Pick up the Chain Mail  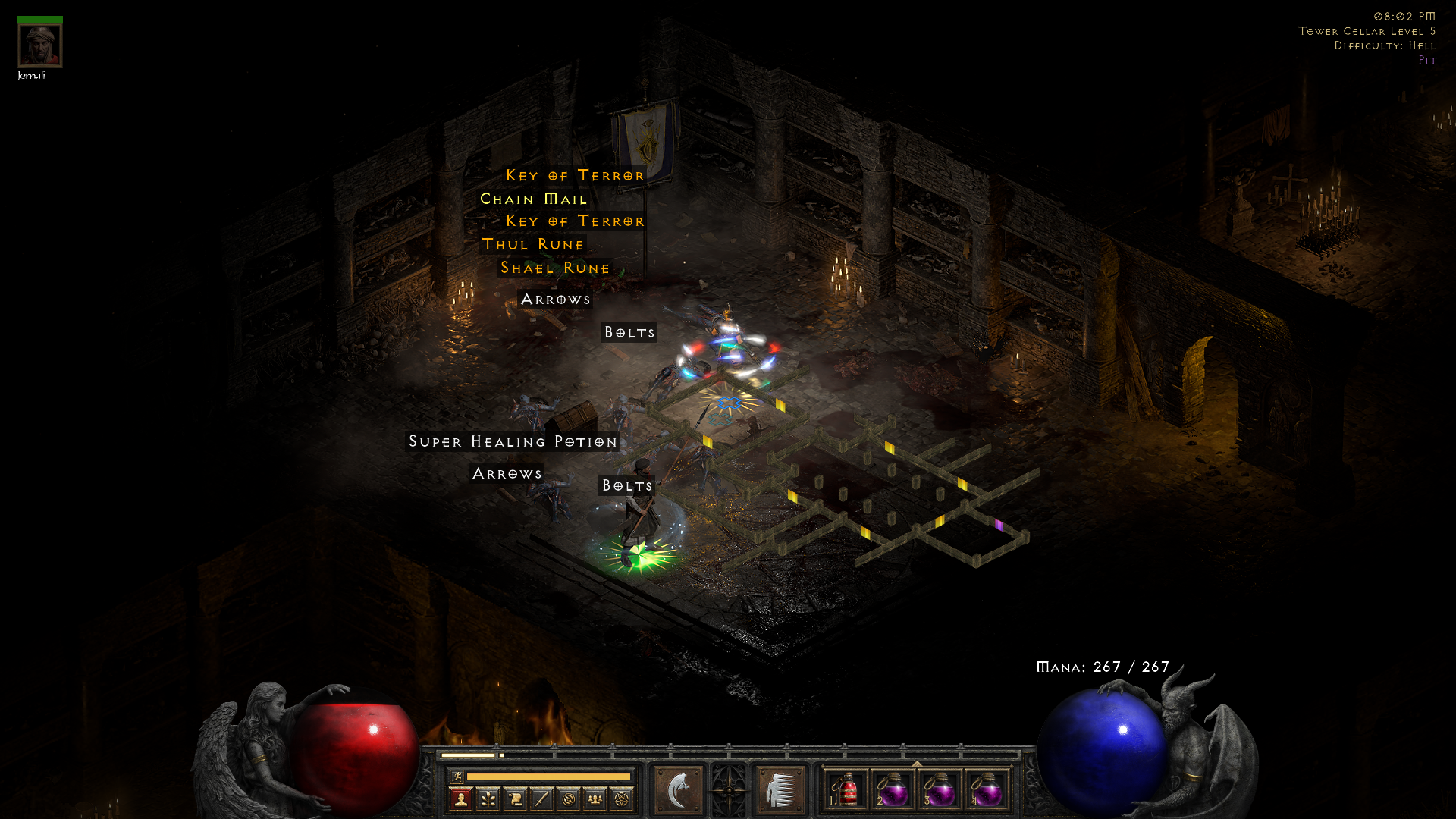click(x=533, y=199)
